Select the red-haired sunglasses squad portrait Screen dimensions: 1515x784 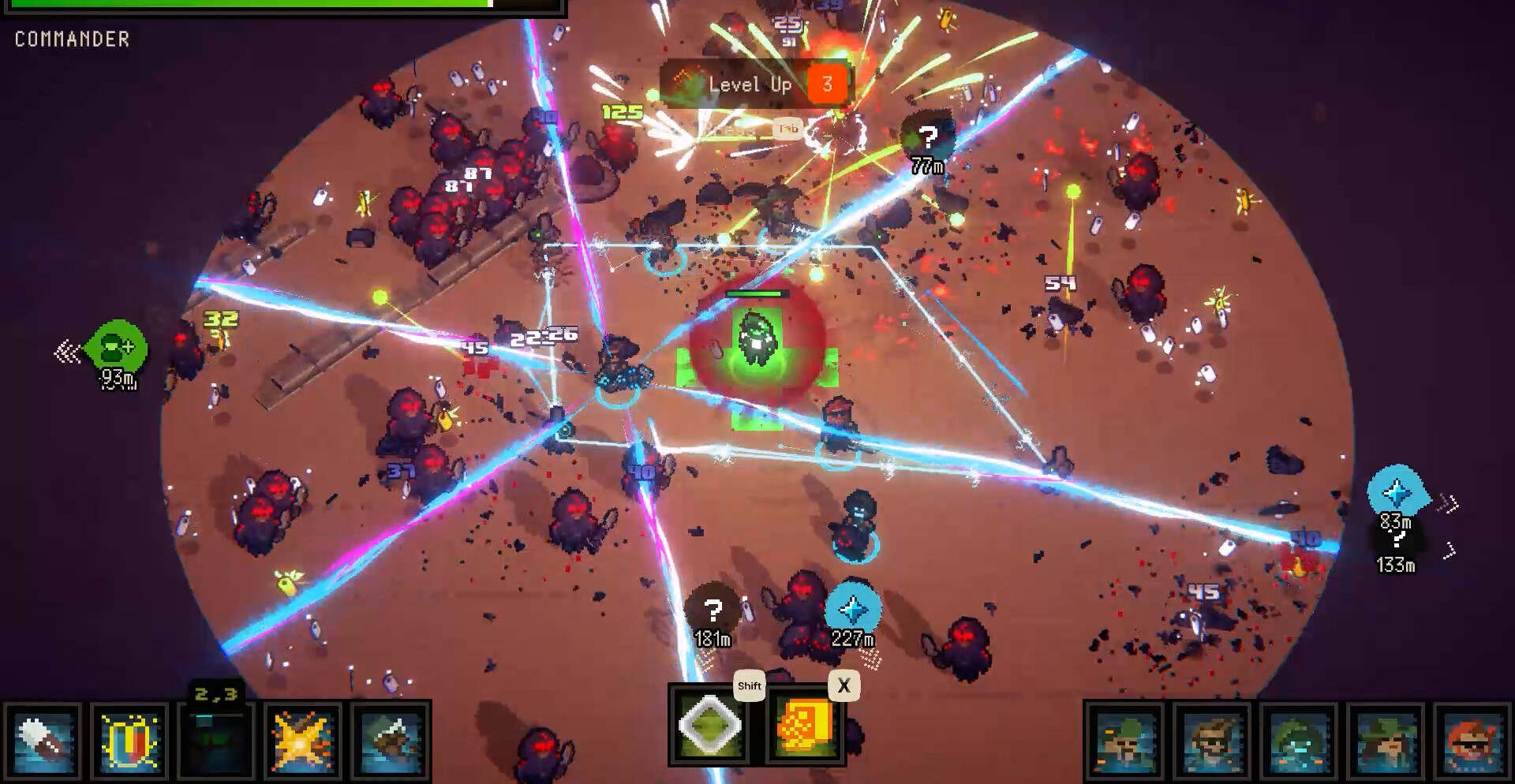tap(1472, 743)
